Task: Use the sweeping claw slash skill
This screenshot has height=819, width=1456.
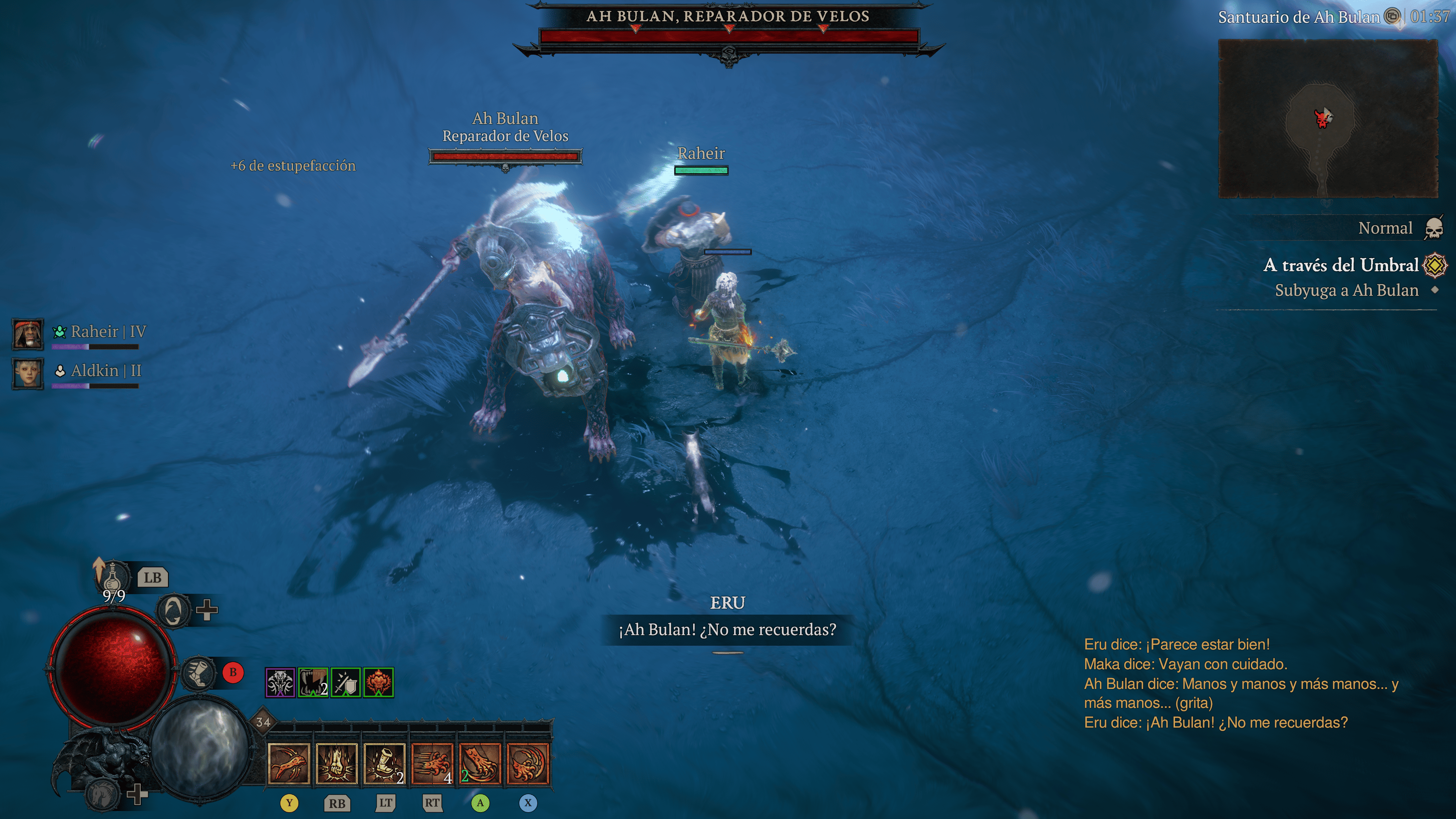Action: click(480, 764)
